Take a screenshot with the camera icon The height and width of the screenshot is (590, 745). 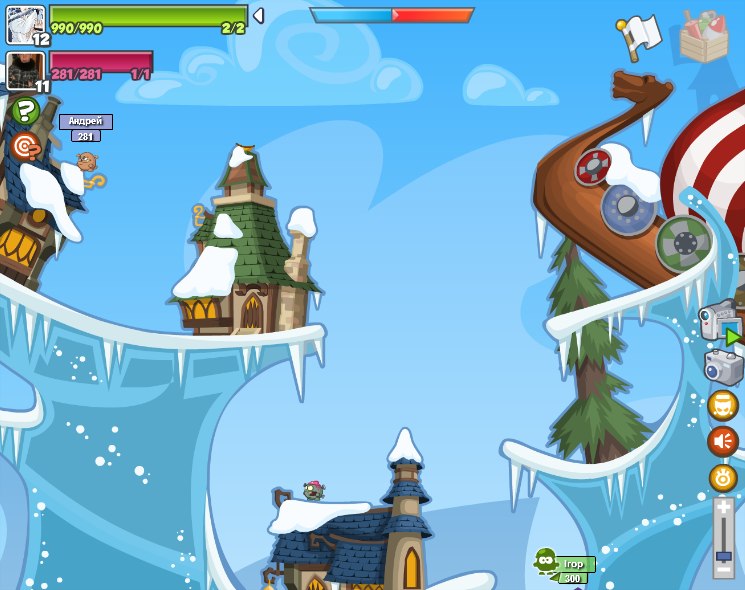(x=723, y=367)
